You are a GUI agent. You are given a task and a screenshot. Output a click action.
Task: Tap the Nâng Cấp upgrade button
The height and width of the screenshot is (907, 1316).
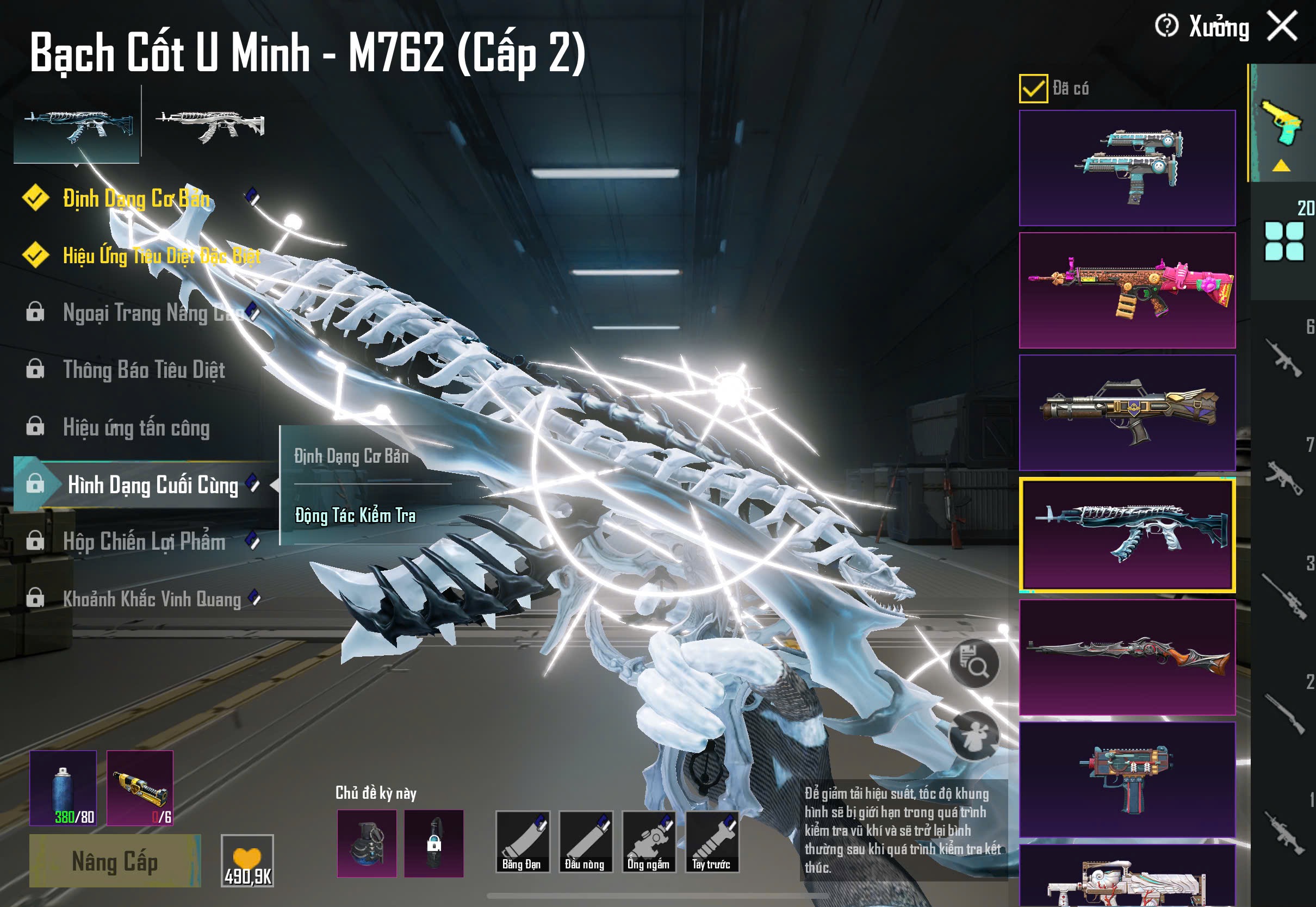(x=115, y=861)
